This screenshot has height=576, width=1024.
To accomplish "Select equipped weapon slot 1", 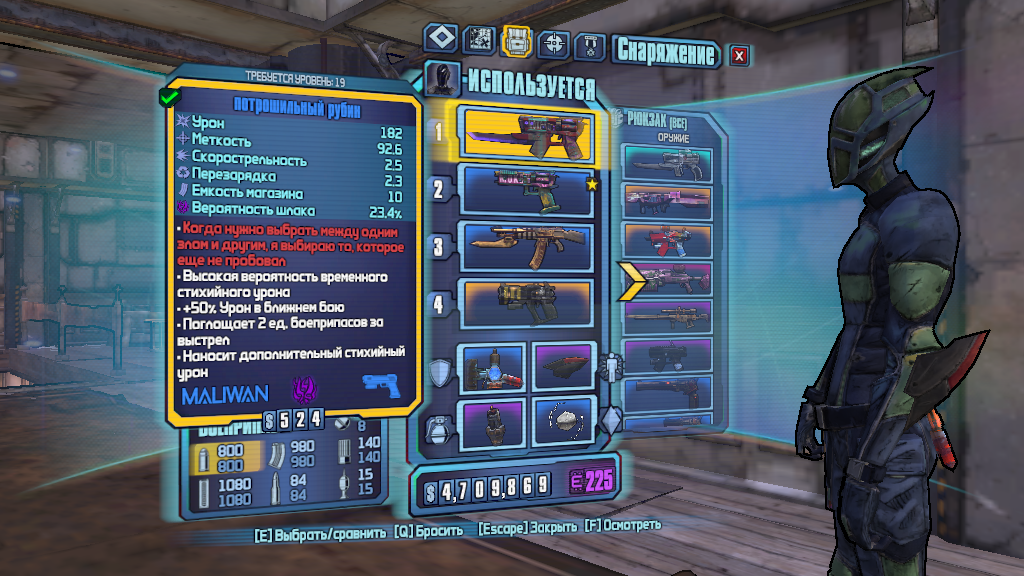I will pyautogui.click(x=526, y=134).
